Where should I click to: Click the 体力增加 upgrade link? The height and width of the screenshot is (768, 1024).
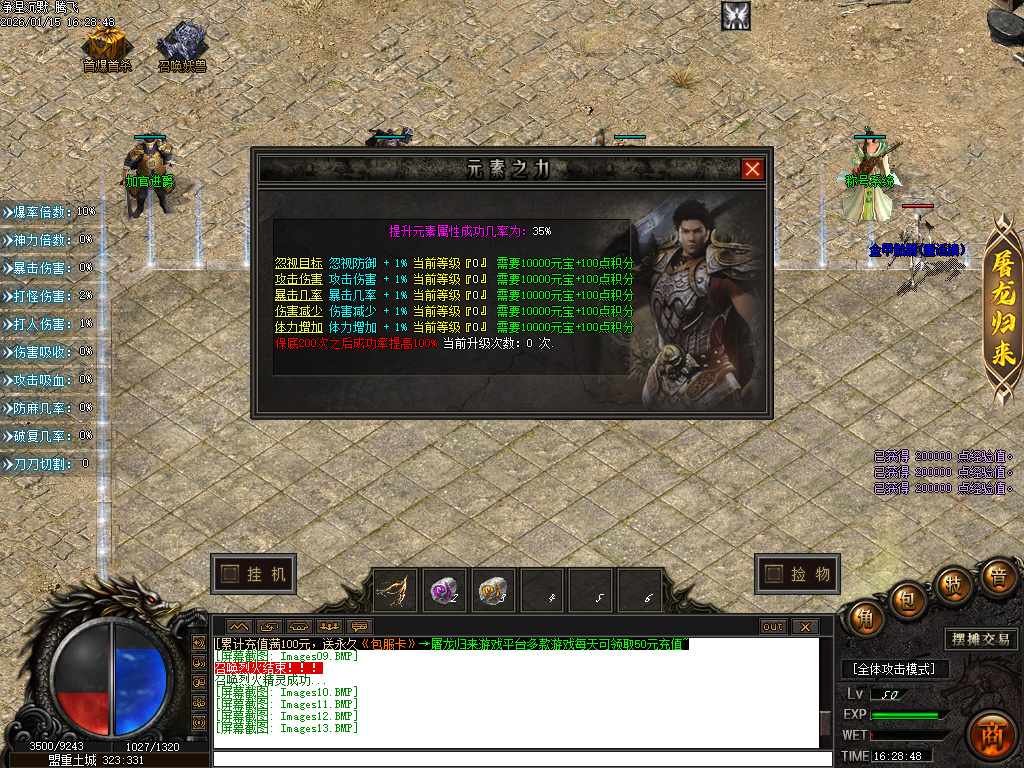click(x=299, y=327)
